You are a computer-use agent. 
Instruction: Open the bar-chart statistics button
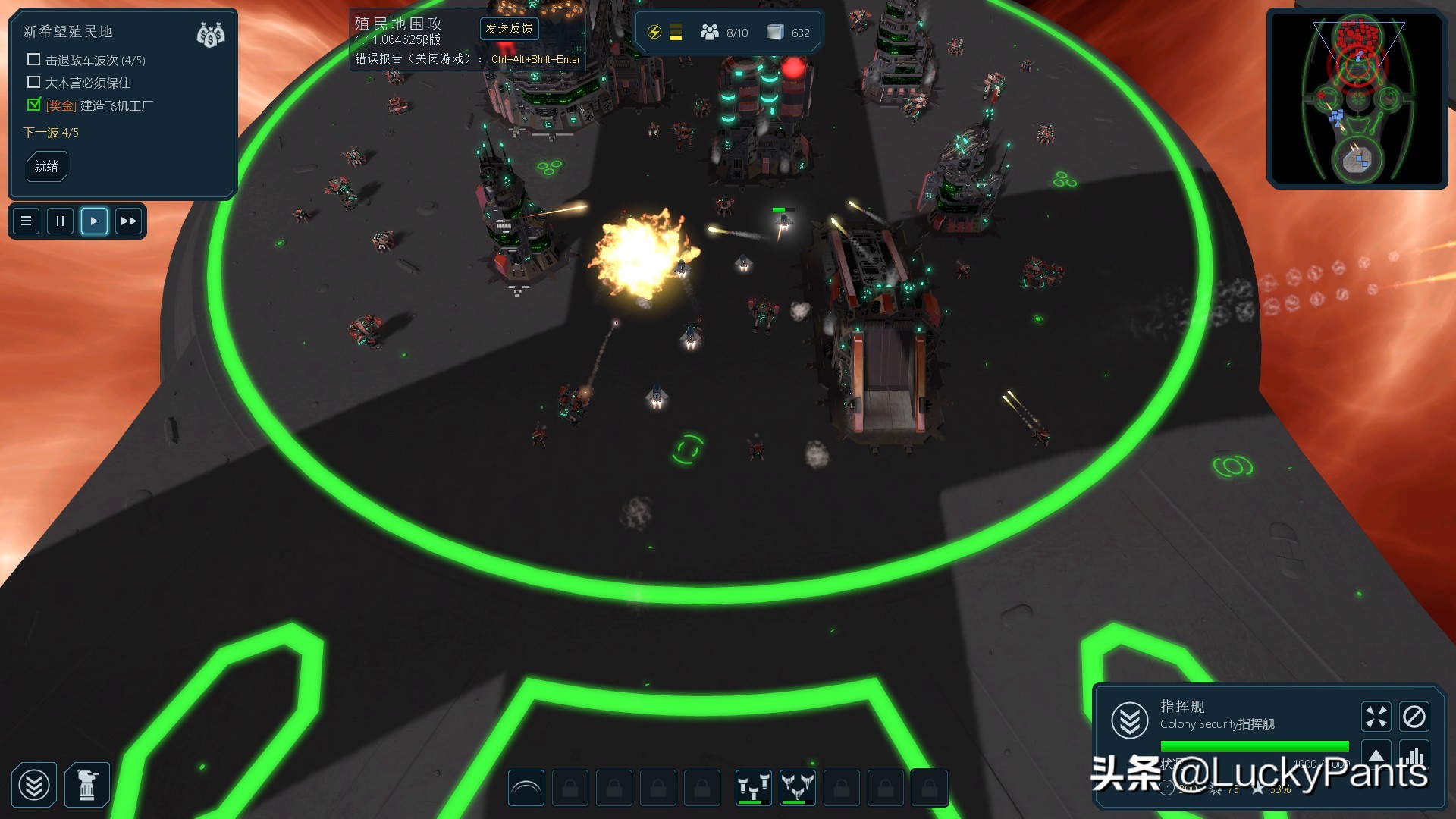(1414, 755)
